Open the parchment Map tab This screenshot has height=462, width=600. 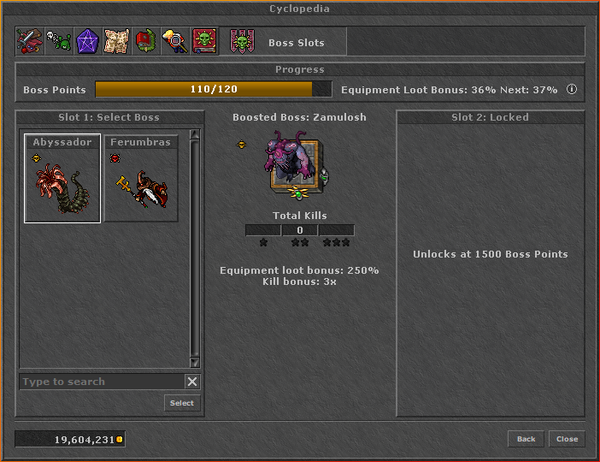[x=116, y=41]
